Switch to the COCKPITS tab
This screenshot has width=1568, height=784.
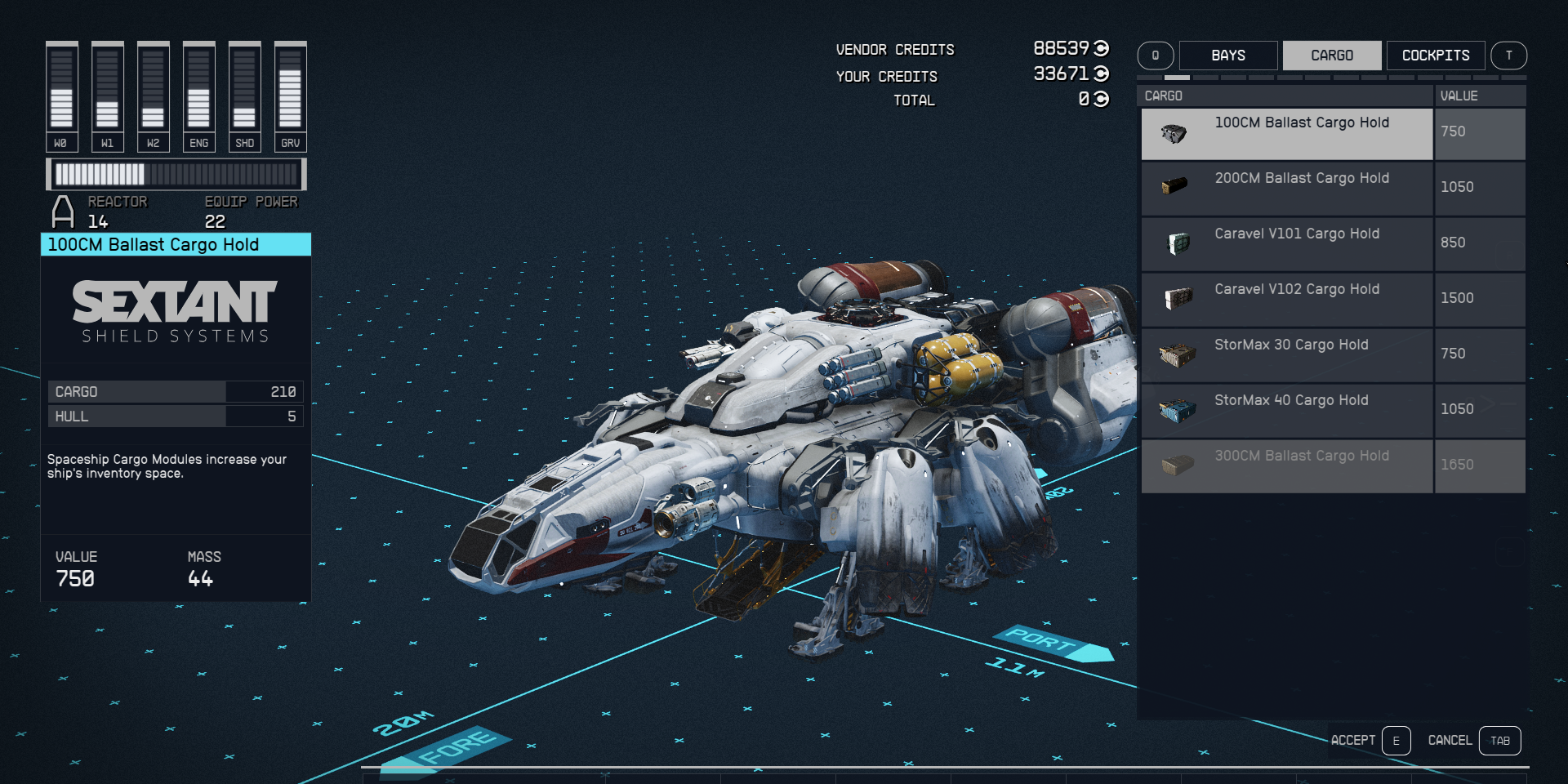(1436, 56)
